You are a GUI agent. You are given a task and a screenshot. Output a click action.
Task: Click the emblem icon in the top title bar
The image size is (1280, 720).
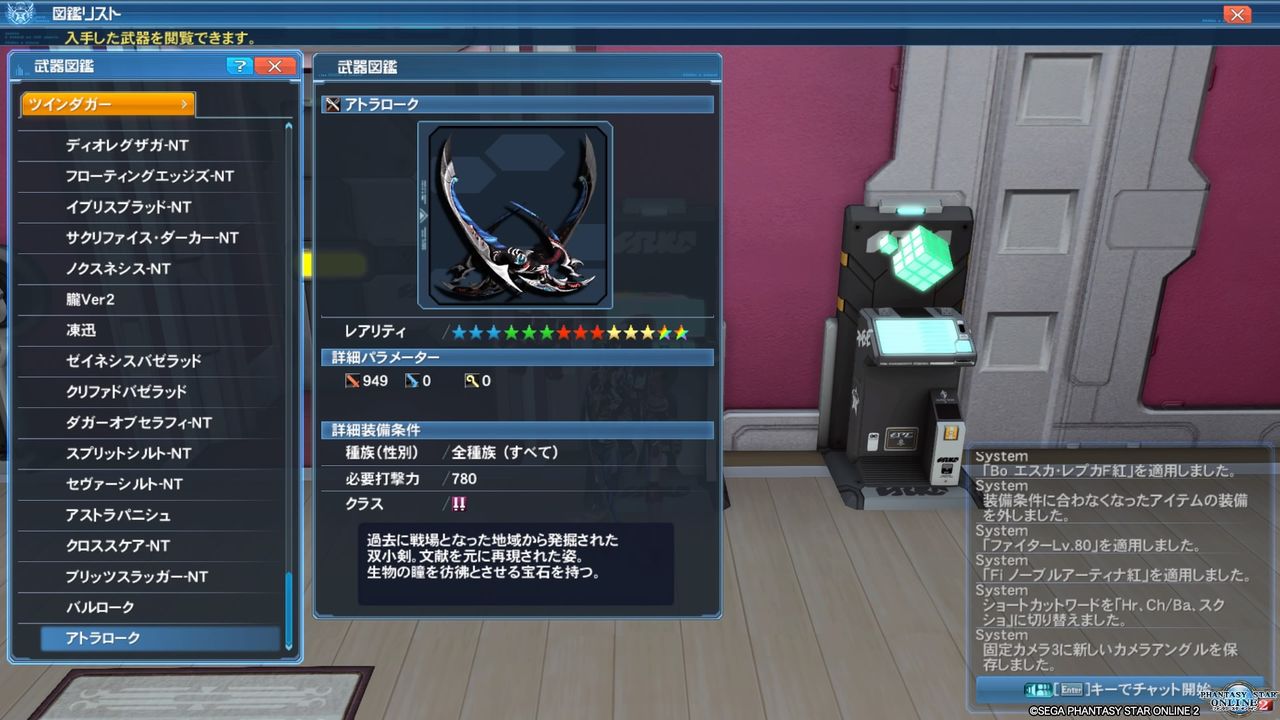[20, 13]
